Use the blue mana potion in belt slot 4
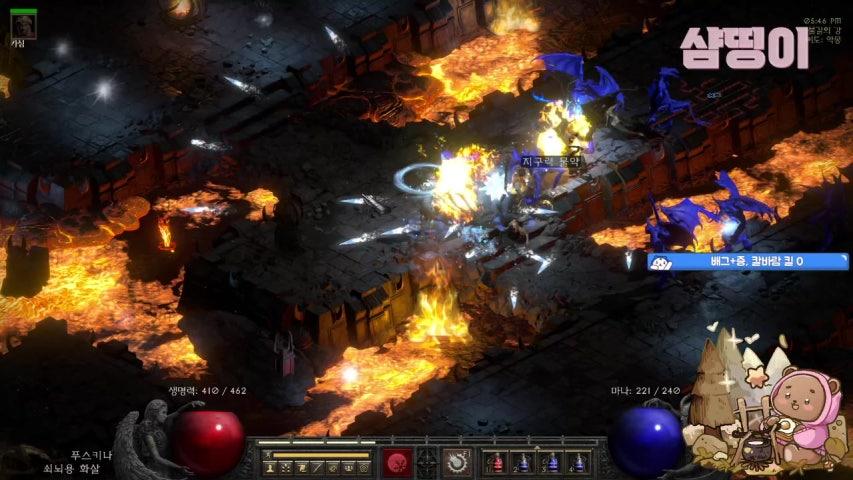 [x=576, y=463]
